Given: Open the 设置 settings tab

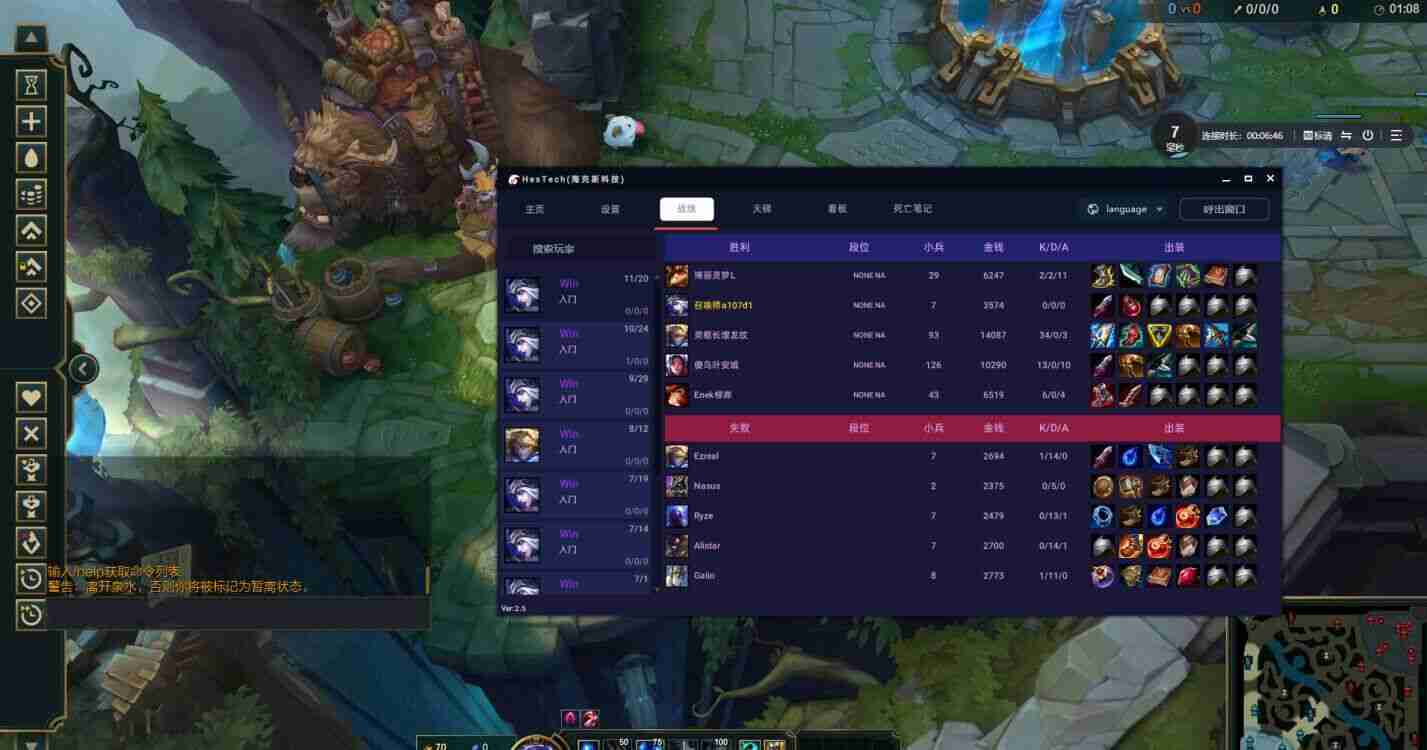Looking at the screenshot, I should (x=610, y=209).
